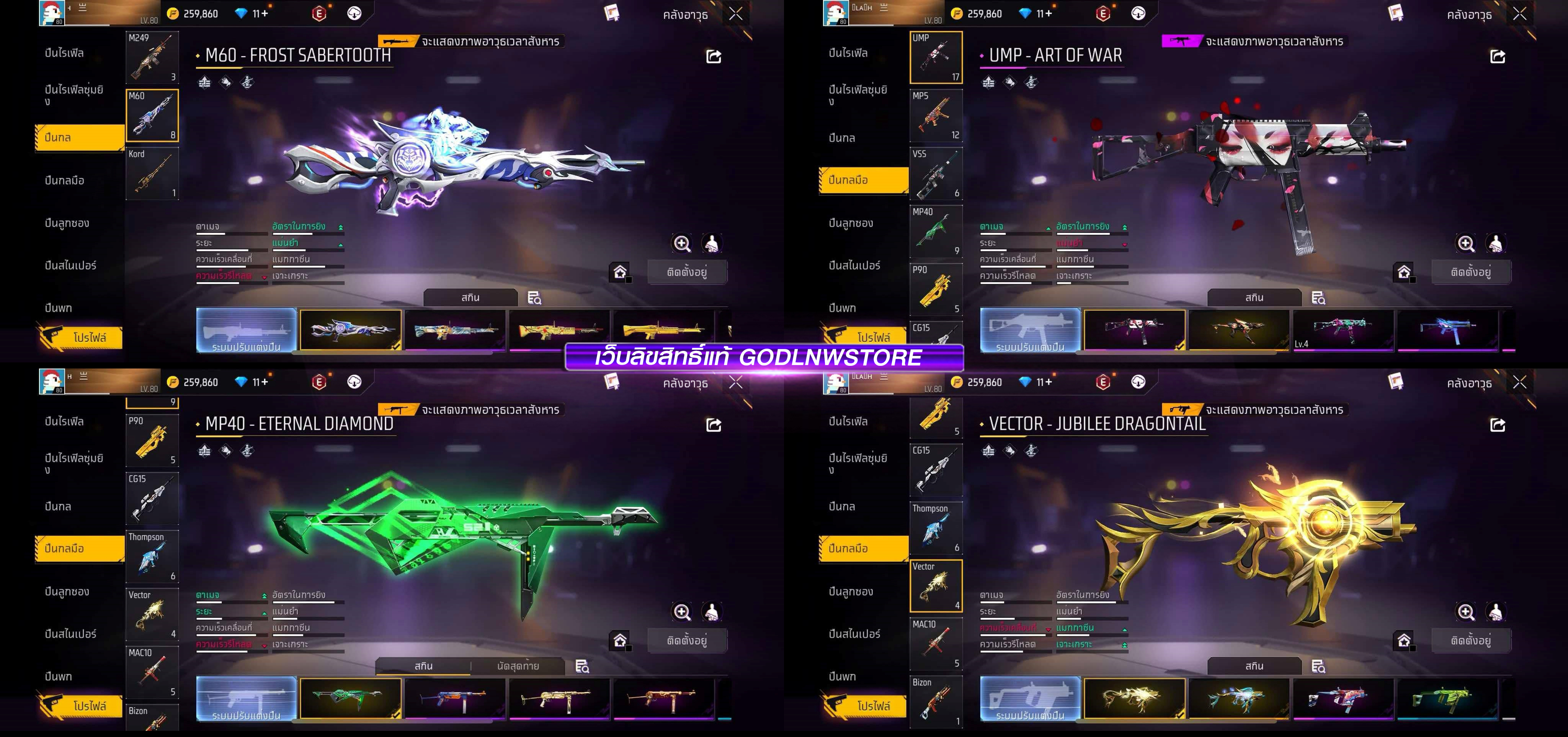Select the M249 weapon slot
Screen dimensions: 1568x737
point(152,57)
